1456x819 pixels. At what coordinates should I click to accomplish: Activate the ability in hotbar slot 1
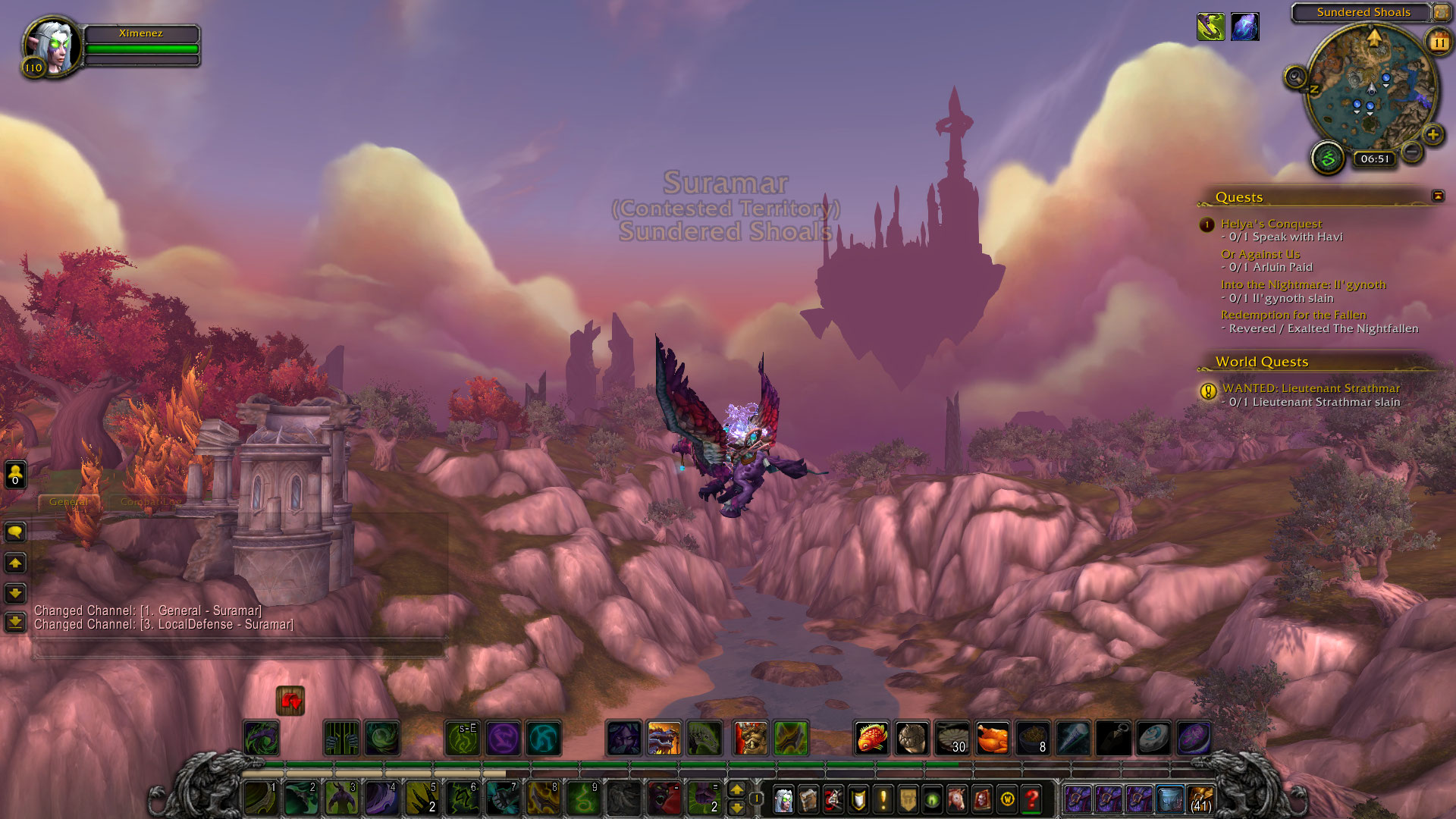pyautogui.click(x=260, y=799)
